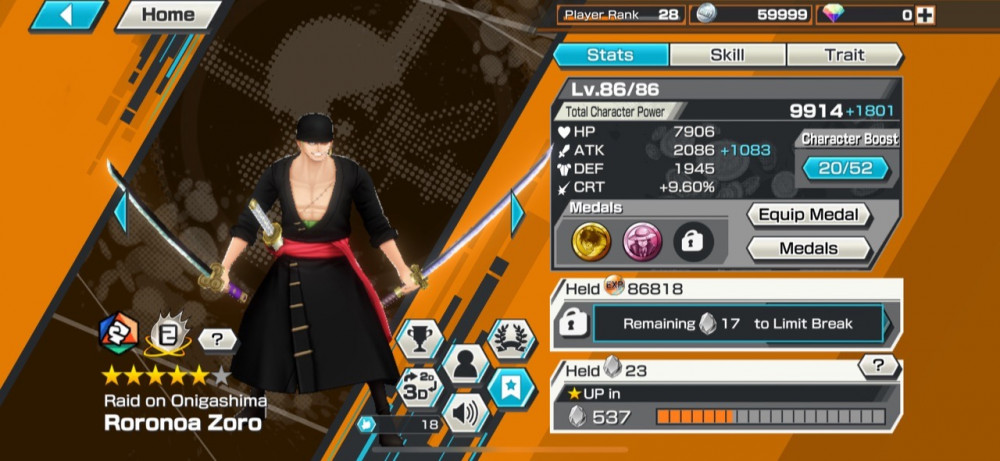Tap the locked third medal slot
Screen dimensions: 1000x461
pos(692,240)
